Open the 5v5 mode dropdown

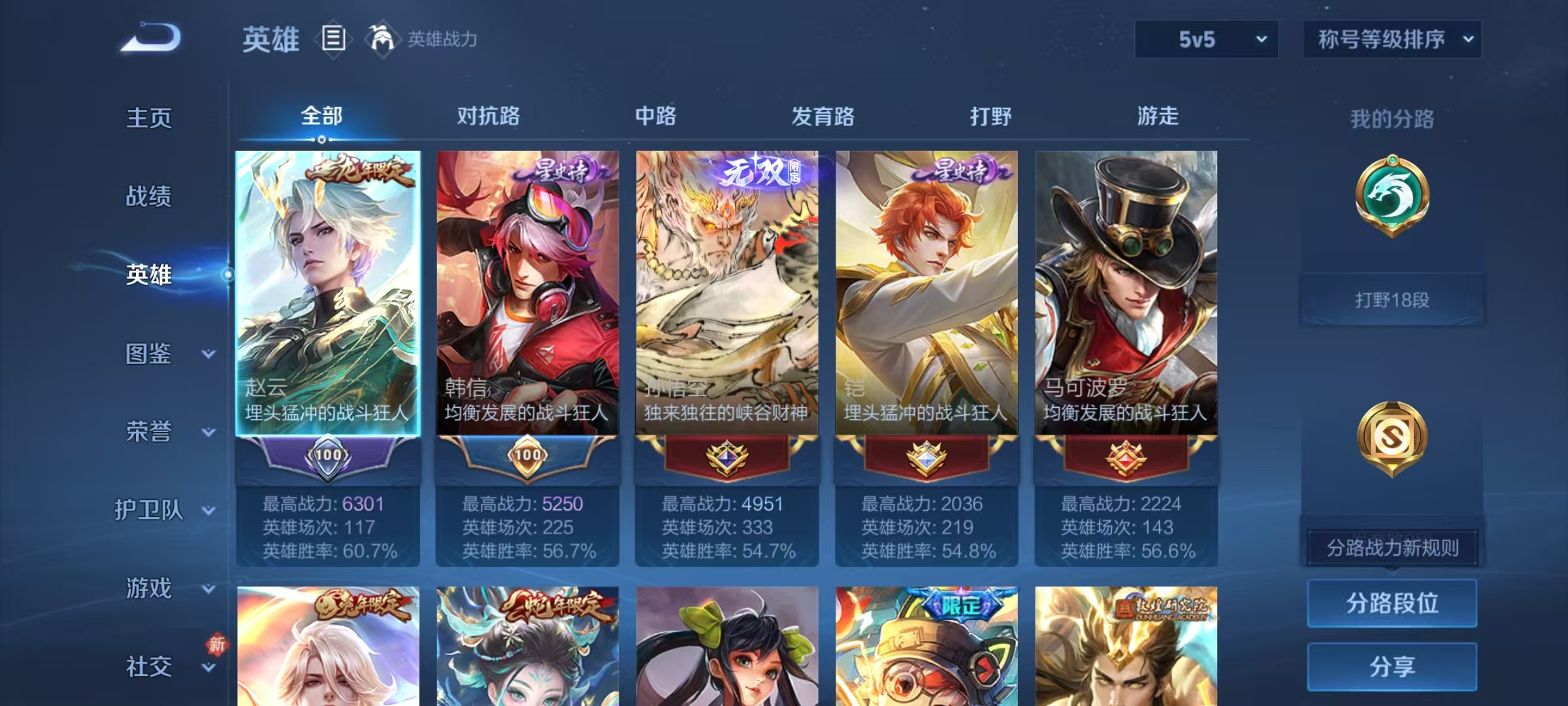(1205, 39)
